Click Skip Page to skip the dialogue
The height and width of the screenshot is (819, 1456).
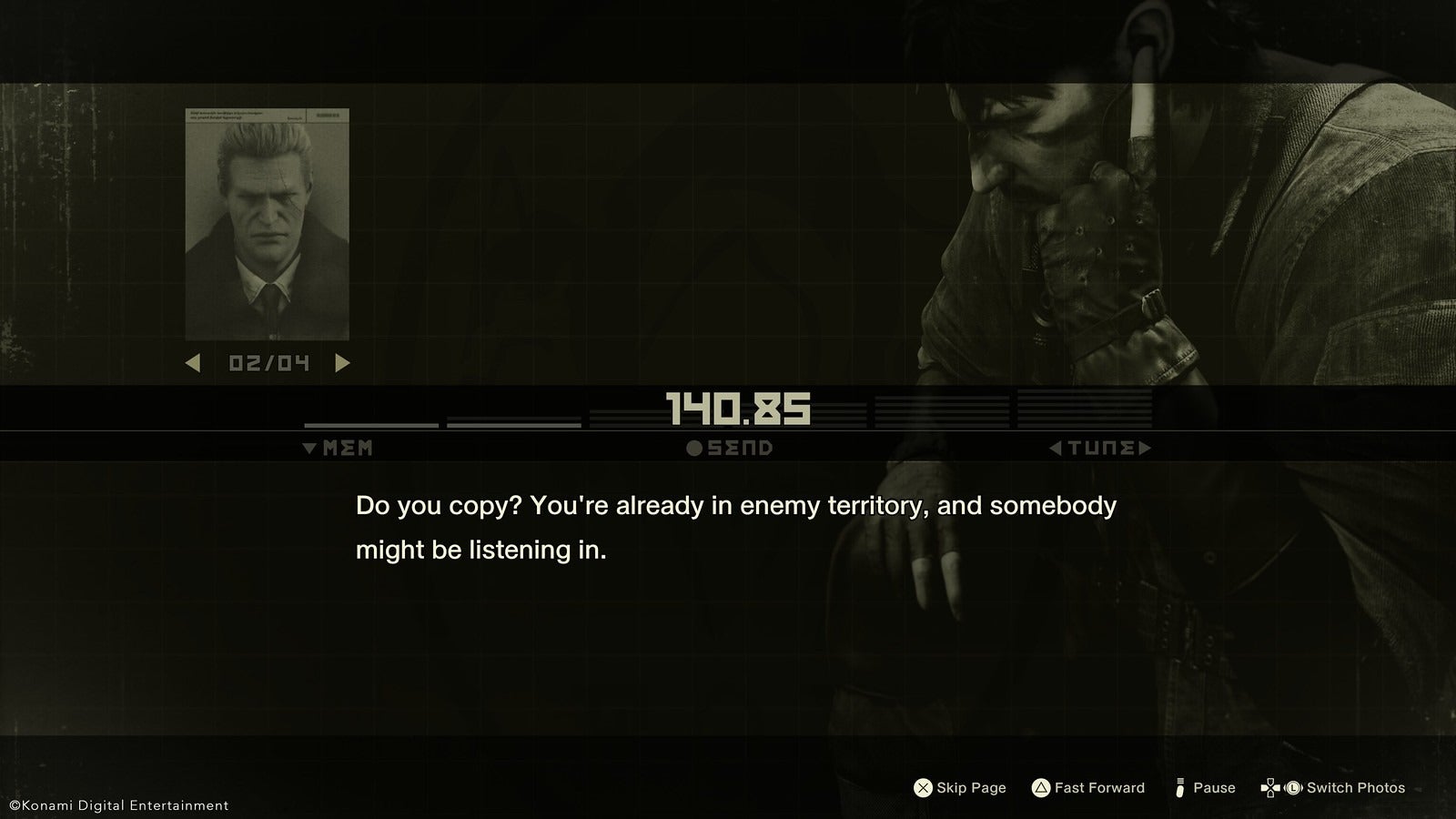[x=959, y=787]
